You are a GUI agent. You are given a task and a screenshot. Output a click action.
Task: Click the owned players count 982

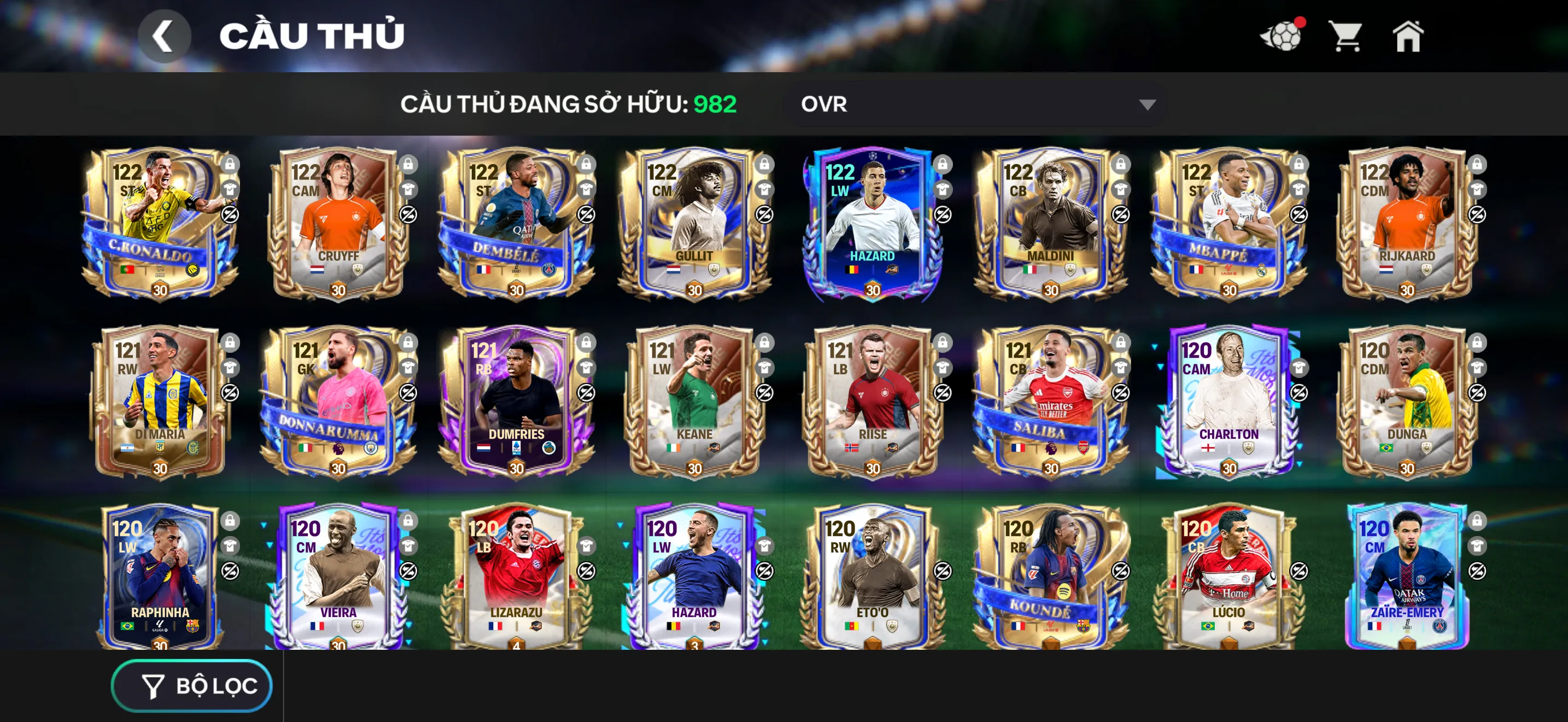click(715, 103)
